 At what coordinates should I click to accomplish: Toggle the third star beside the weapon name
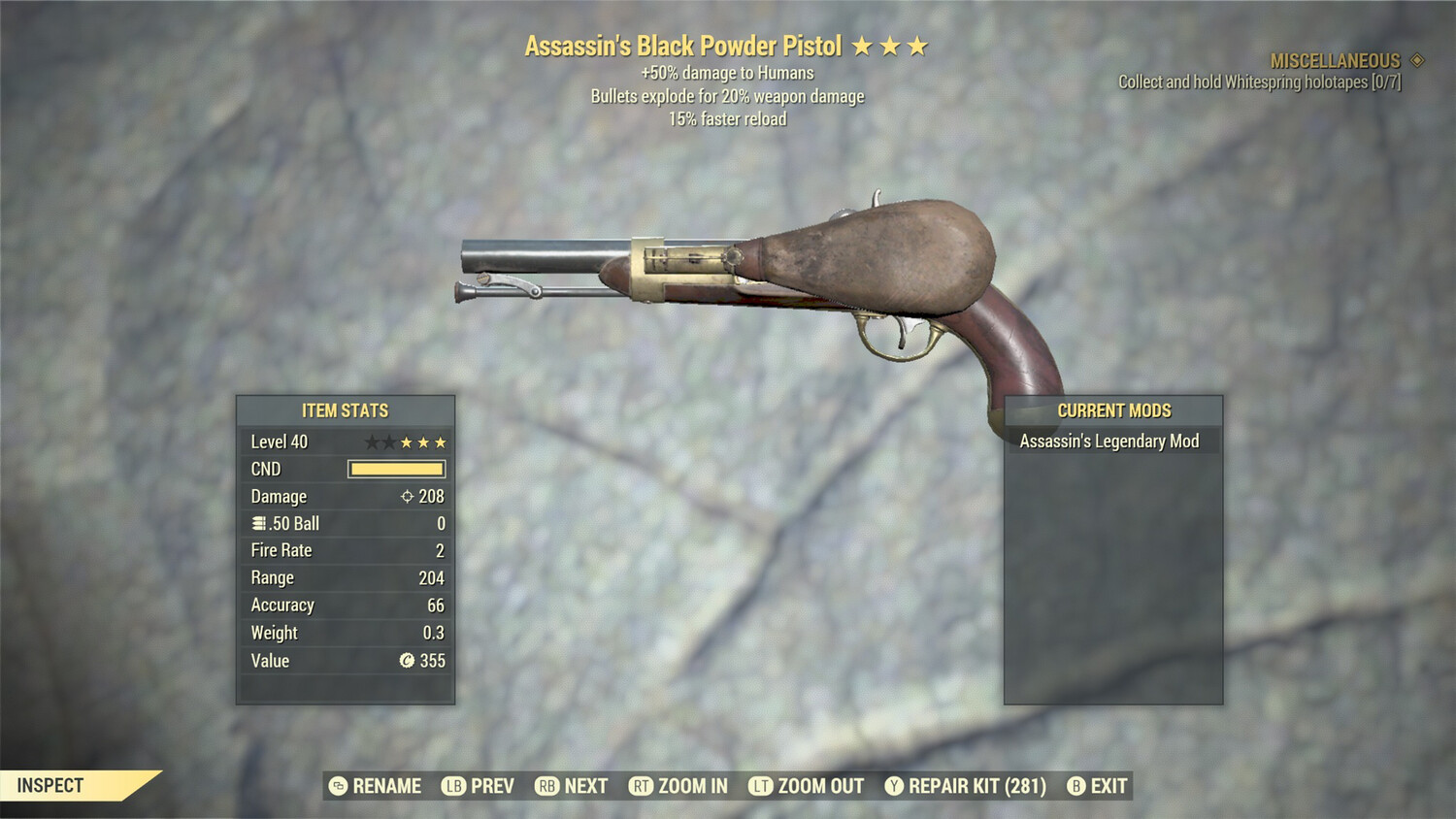[918, 44]
